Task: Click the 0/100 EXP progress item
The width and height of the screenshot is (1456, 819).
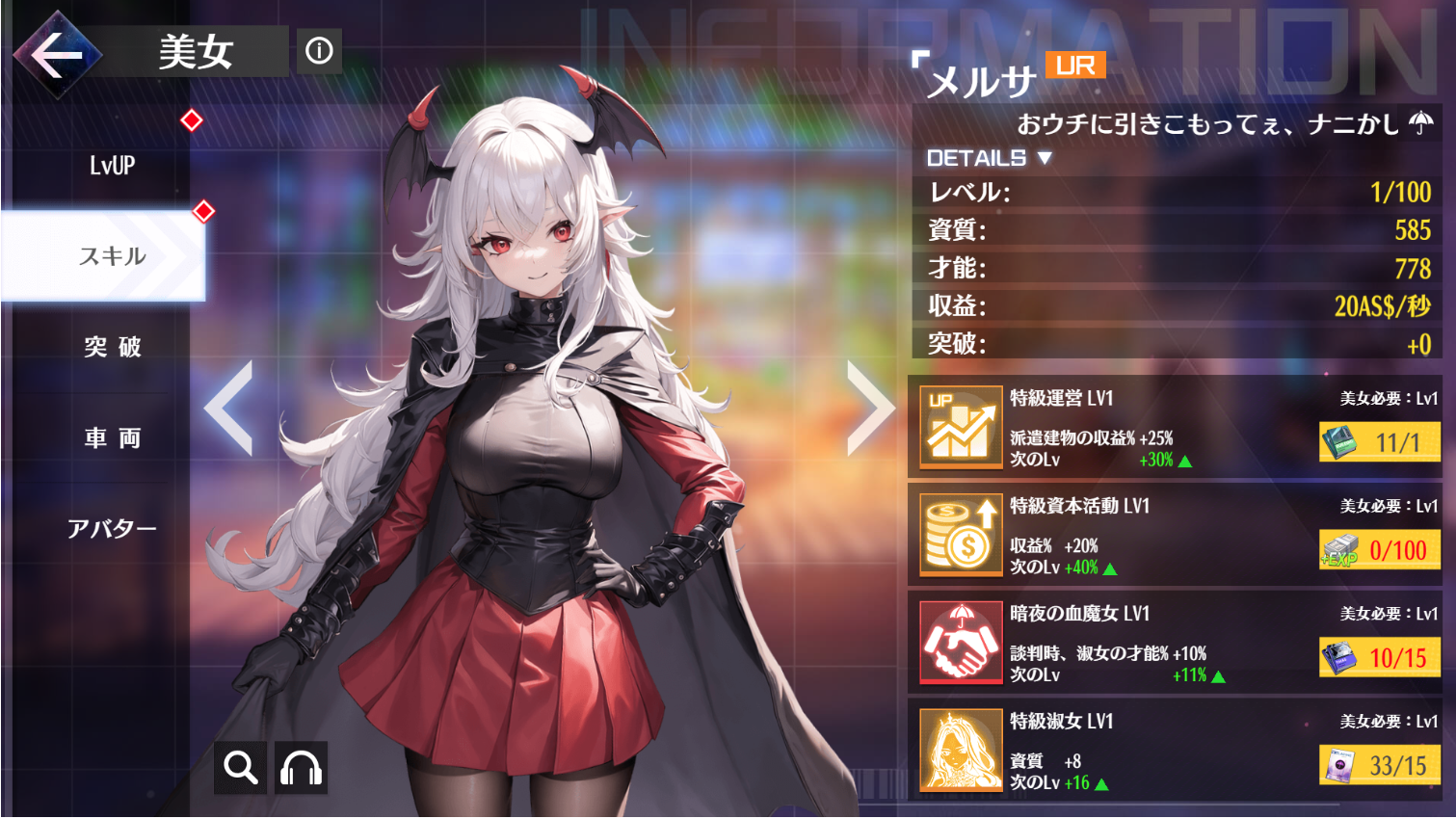Action: 1378,551
